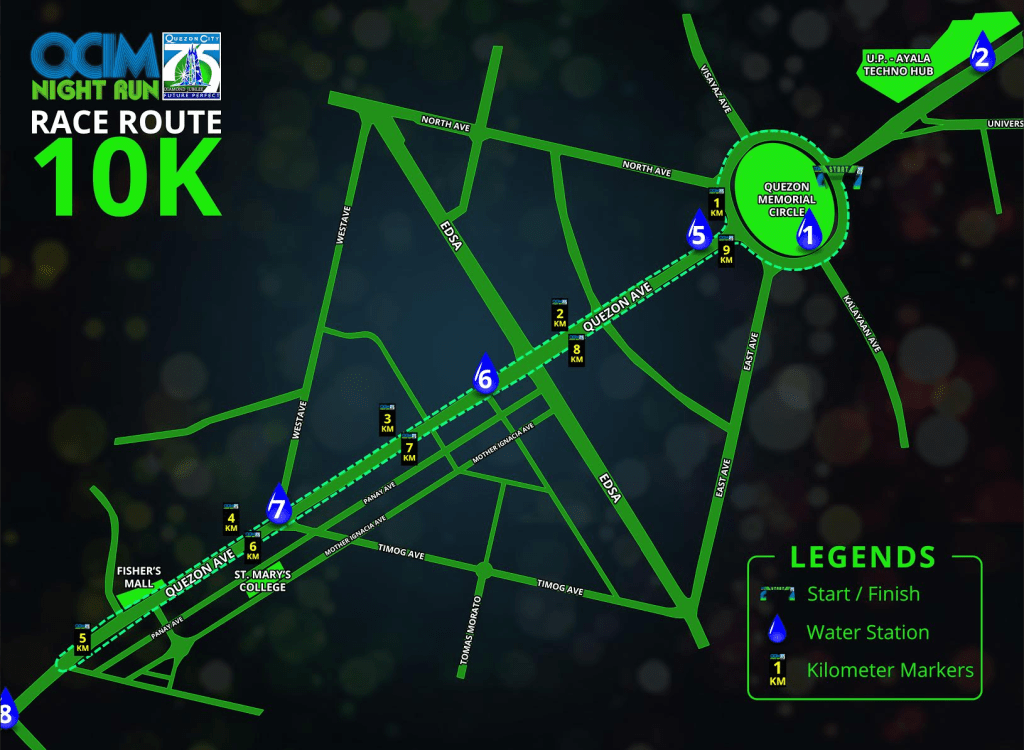Screen dimensions: 1024x750
Task: Click the 8 KM marker
Action: click(x=576, y=350)
